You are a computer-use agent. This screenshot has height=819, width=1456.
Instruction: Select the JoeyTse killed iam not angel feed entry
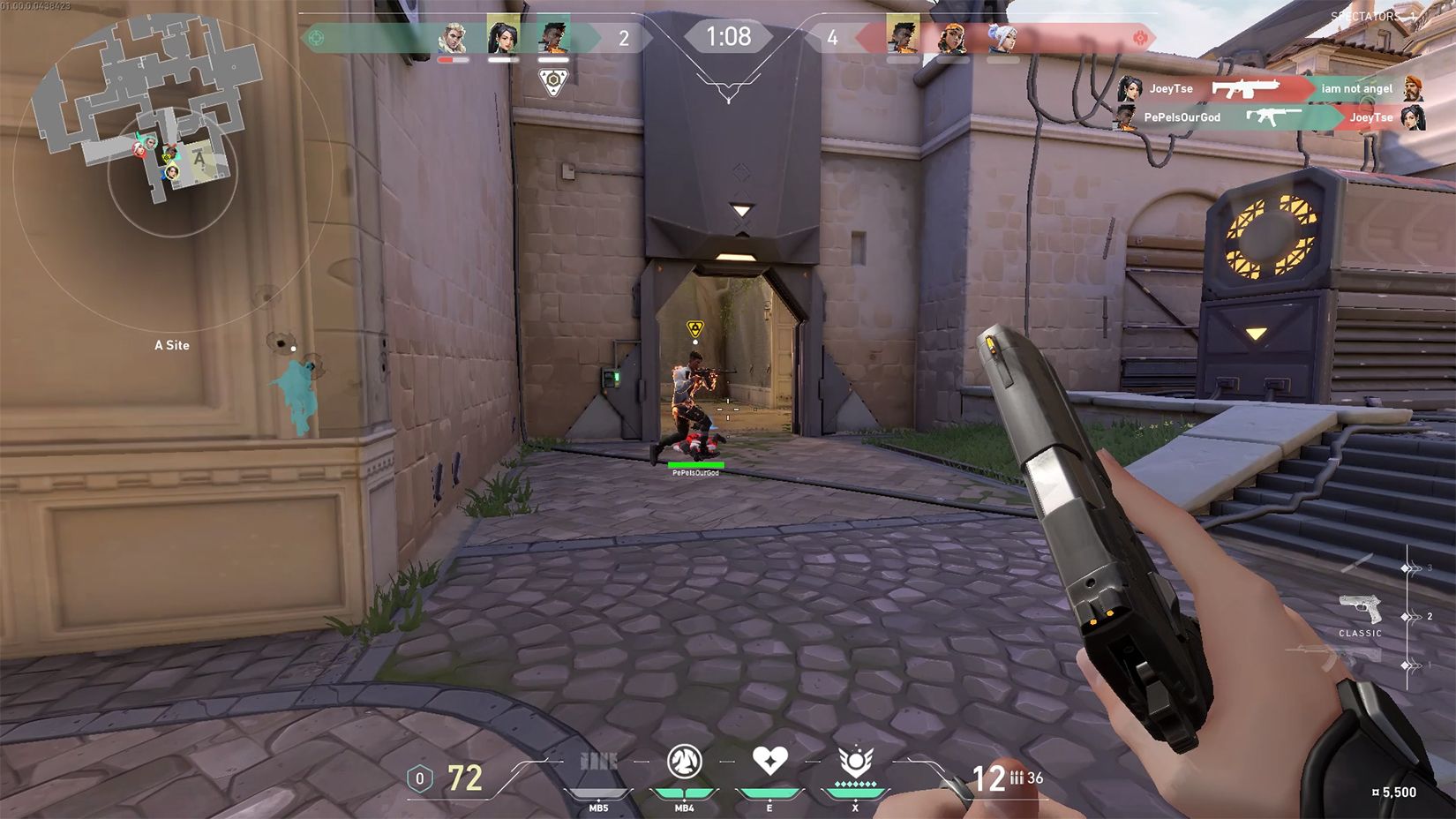coord(1271,88)
